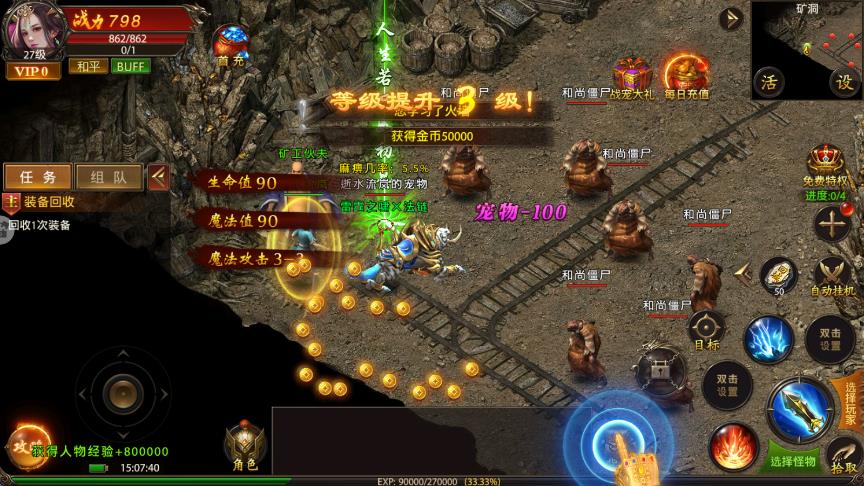Image resolution: width=864 pixels, height=486 pixels.
Task: Switch to the 任务 quest tab
Action: (37, 177)
